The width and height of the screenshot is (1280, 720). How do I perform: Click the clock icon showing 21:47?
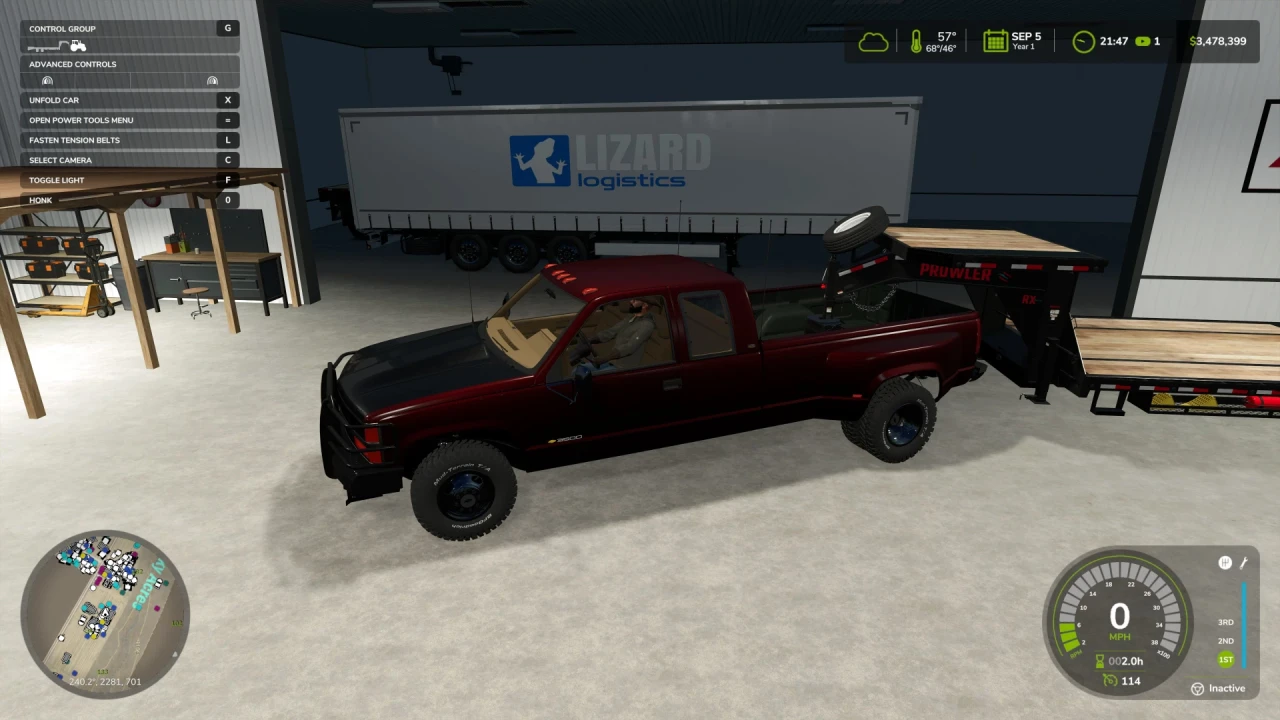[1082, 42]
